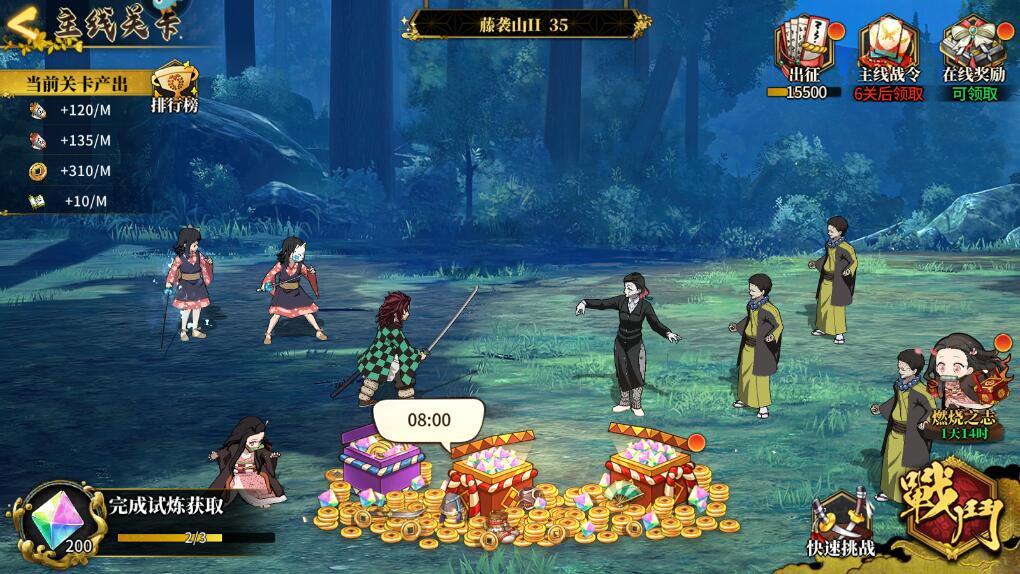The image size is (1020, 574).
Task: Collect the middle red gem chest
Action: (x=490, y=470)
